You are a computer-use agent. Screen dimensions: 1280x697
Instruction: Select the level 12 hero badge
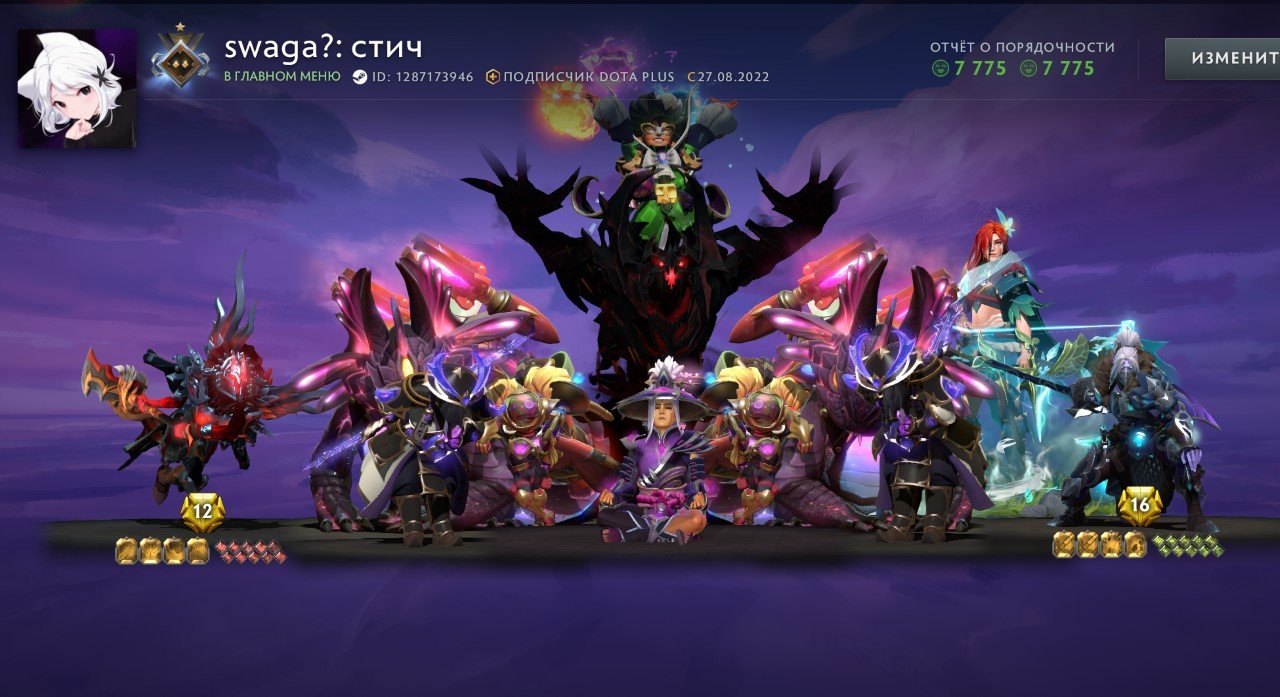203,512
